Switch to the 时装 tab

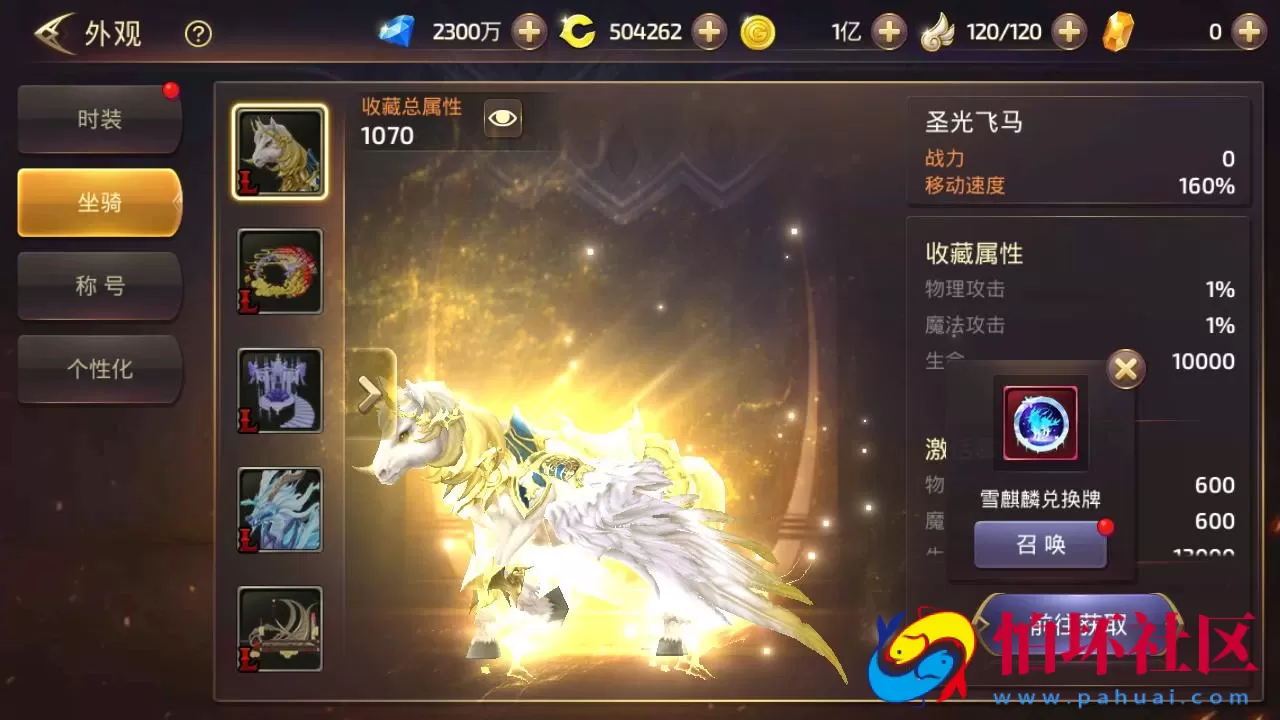(x=99, y=118)
